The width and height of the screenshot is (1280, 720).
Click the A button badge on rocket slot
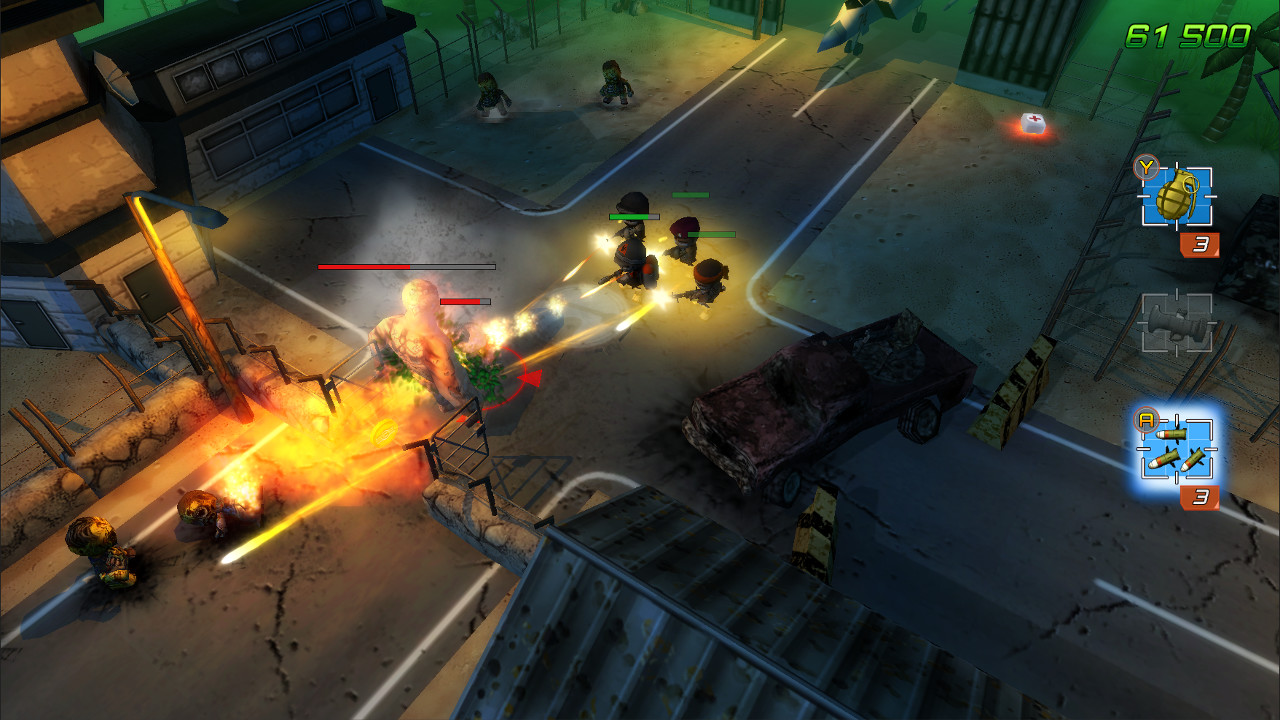(1146, 422)
